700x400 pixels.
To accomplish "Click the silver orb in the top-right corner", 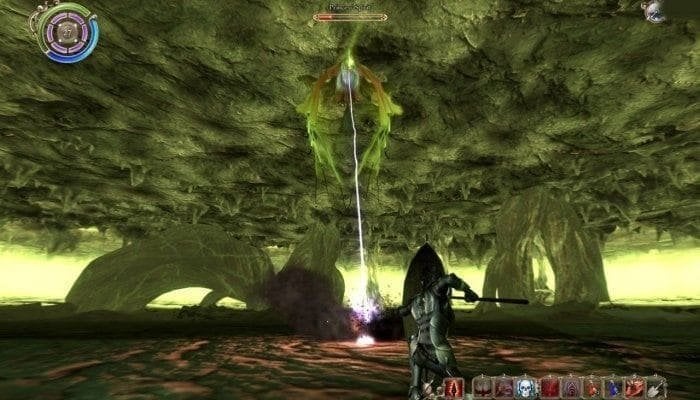I will tap(655, 11).
